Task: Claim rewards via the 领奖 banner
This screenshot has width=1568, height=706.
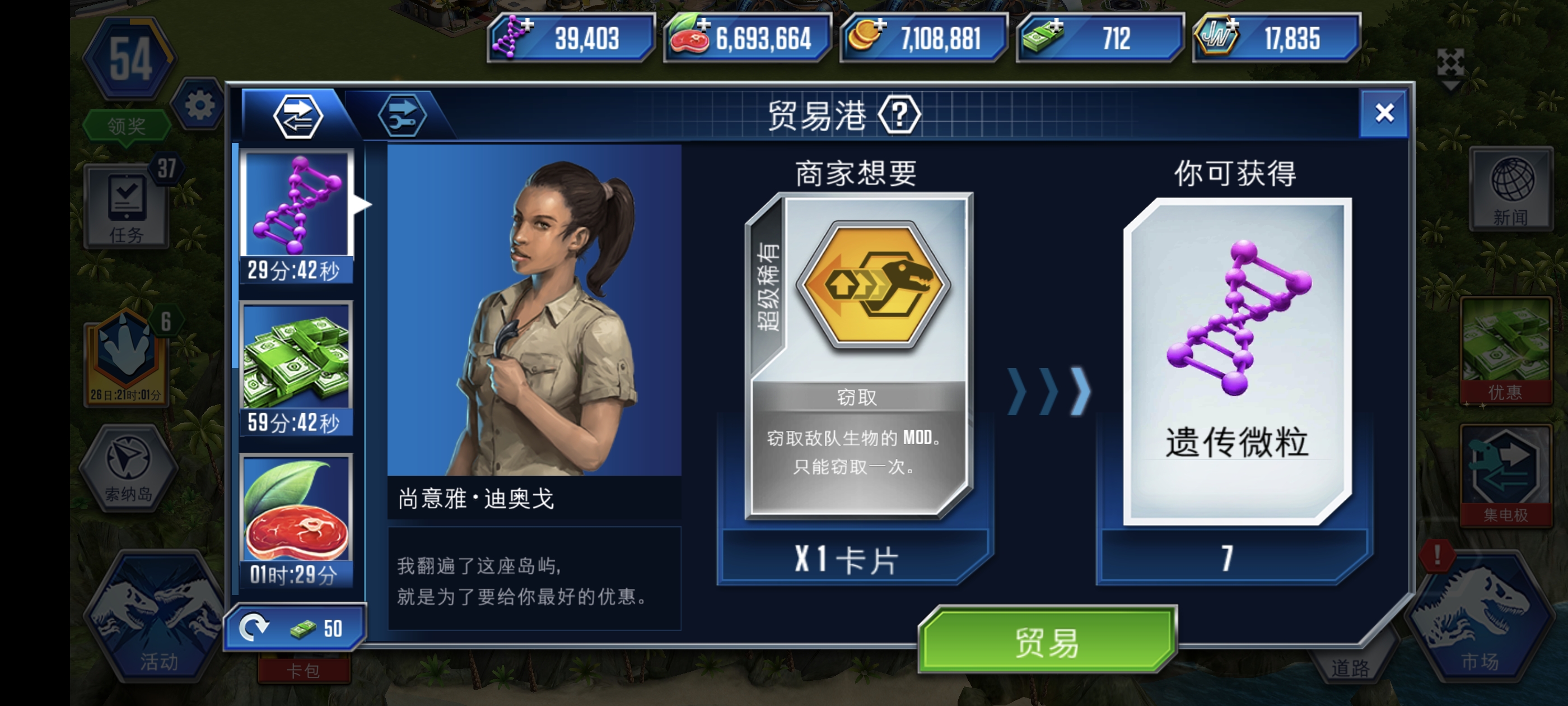Action: pyautogui.click(x=127, y=125)
